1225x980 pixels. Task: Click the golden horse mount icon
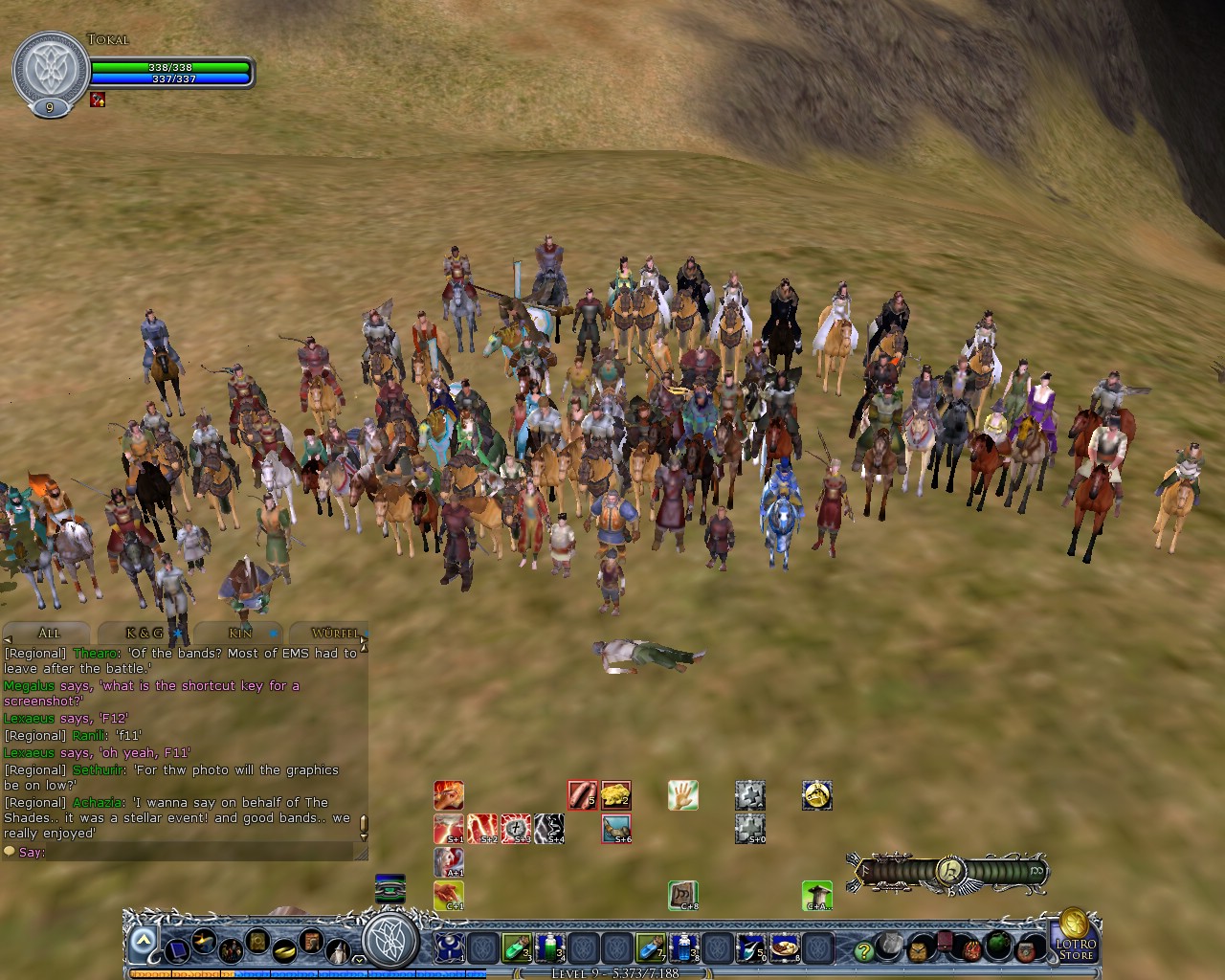(816, 795)
